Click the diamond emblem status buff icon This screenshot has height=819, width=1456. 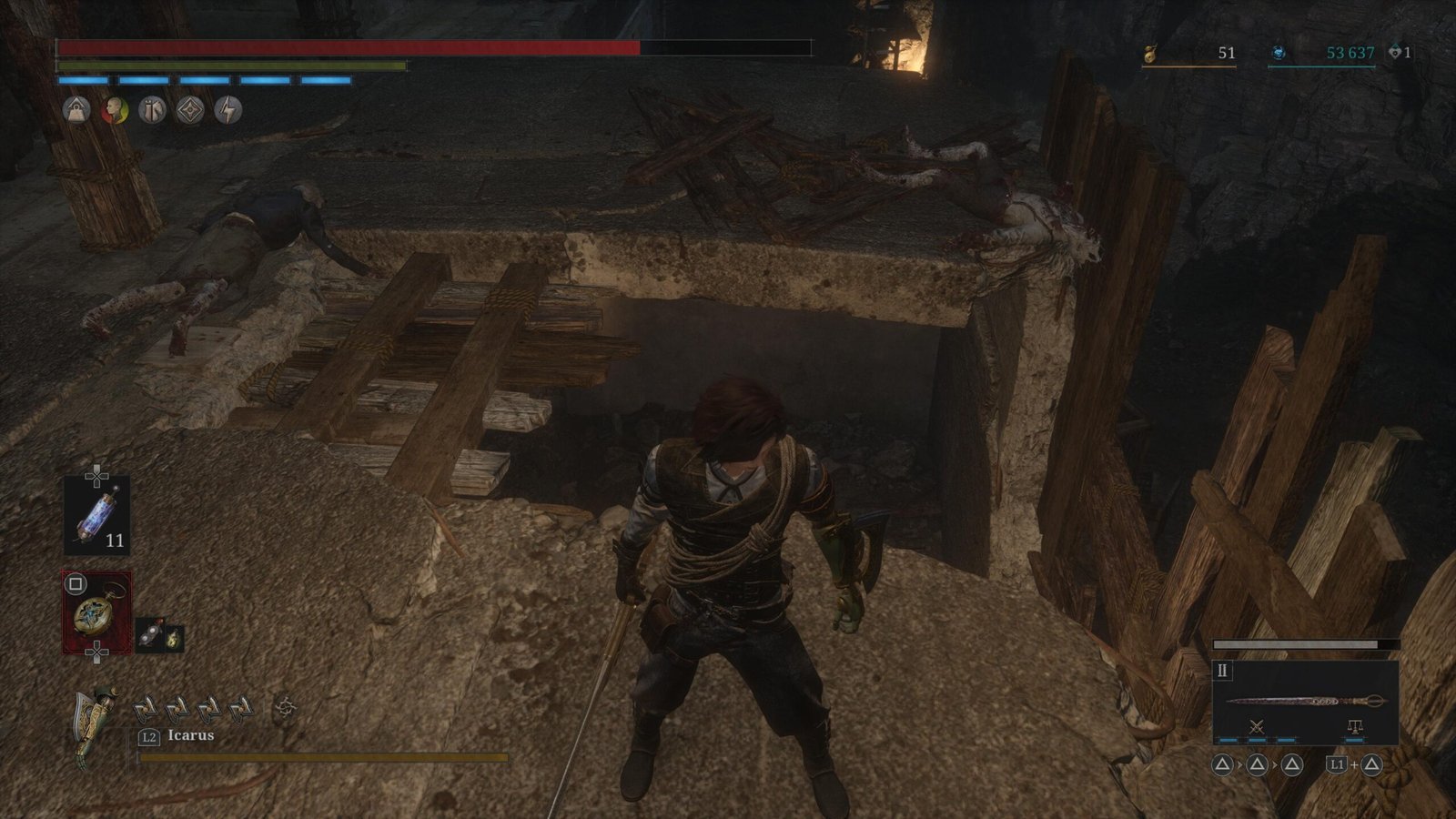click(x=190, y=111)
